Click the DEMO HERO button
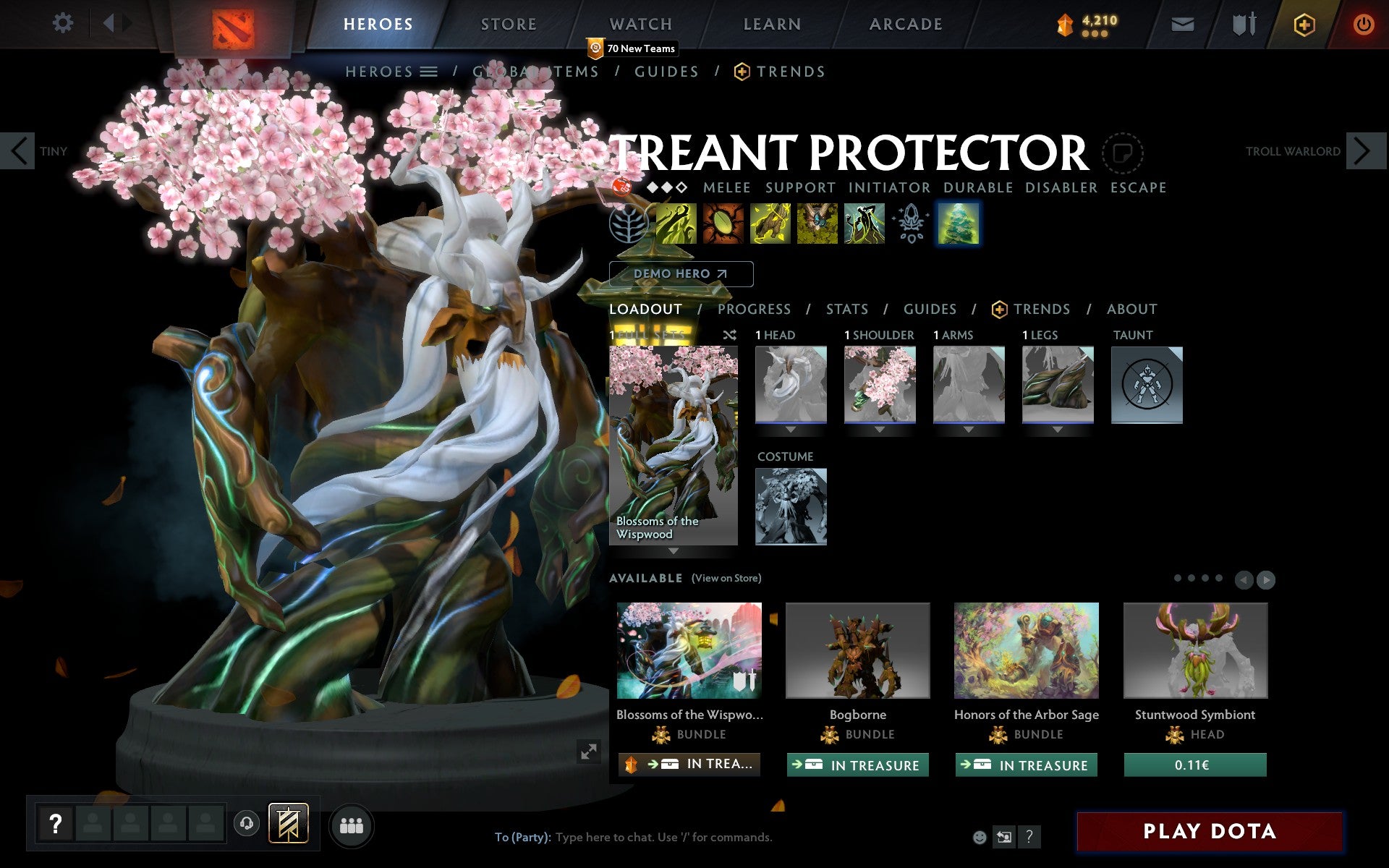 coord(680,273)
